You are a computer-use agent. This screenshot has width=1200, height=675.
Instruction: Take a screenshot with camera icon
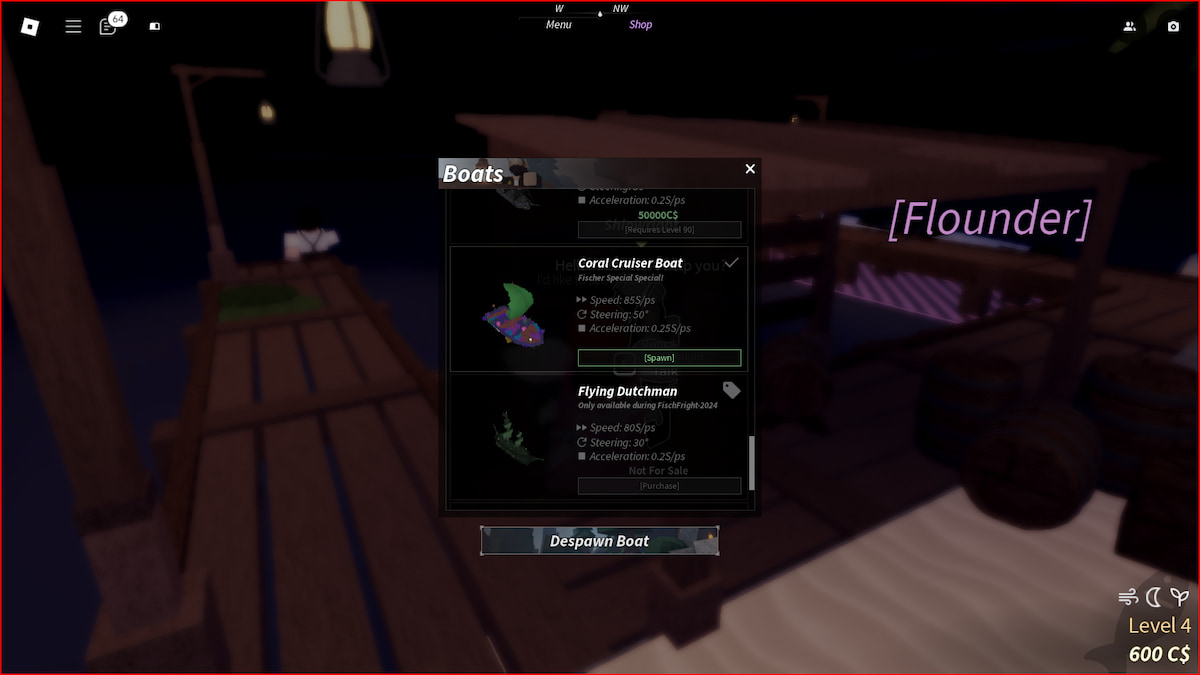coord(1173,27)
